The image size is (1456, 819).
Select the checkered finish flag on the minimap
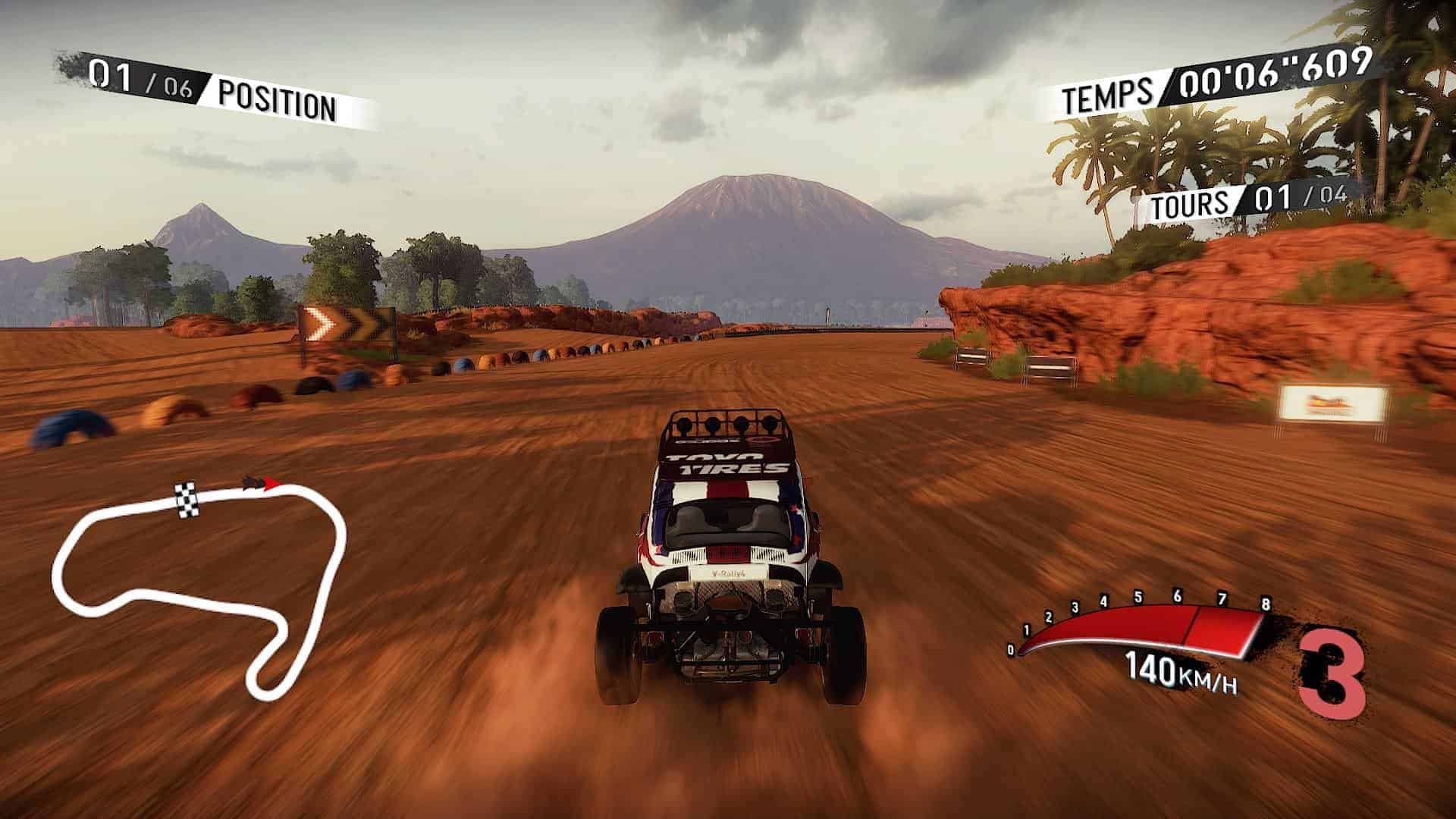186,500
